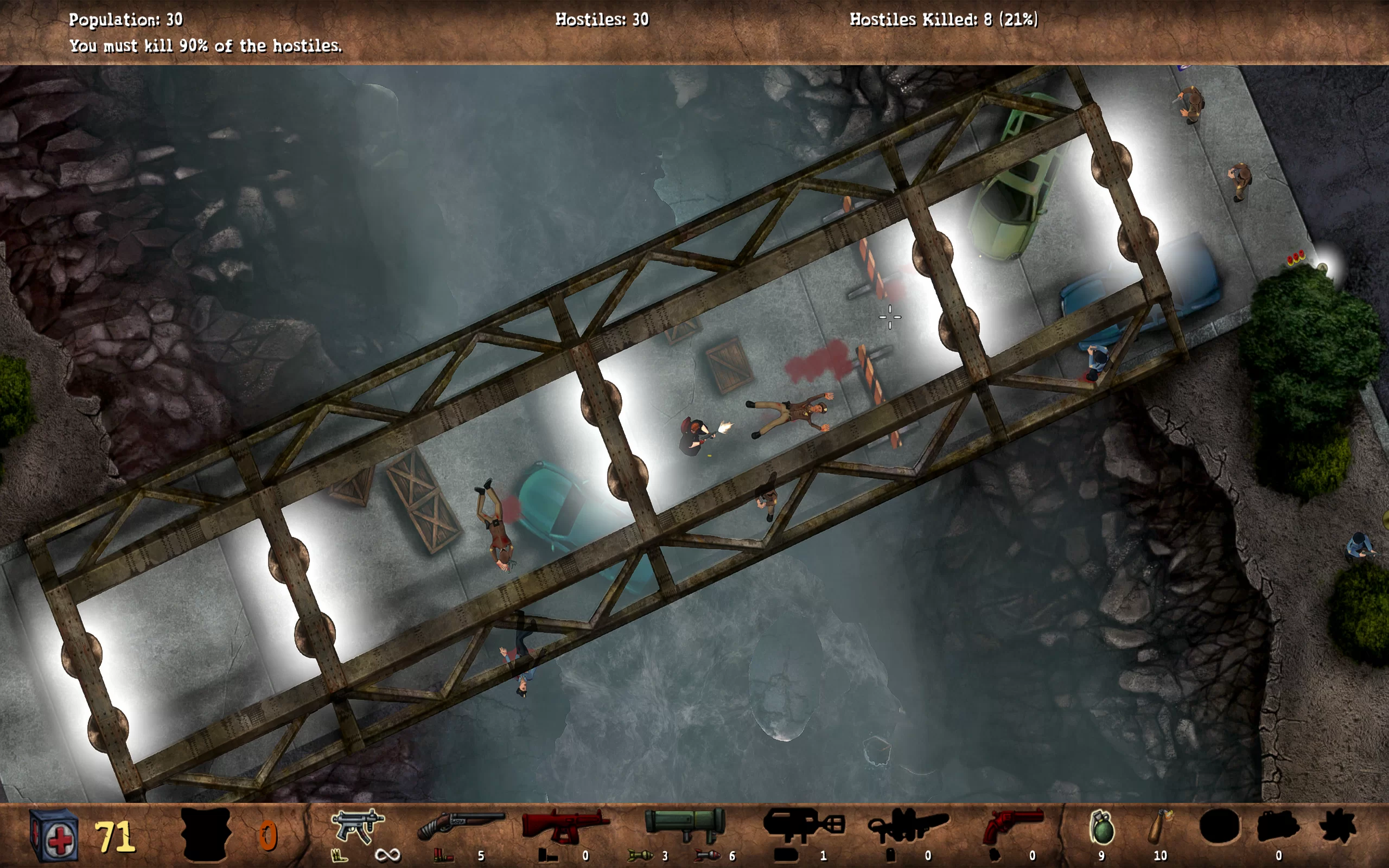Switch to the sawed-off shotgun

pos(460,827)
